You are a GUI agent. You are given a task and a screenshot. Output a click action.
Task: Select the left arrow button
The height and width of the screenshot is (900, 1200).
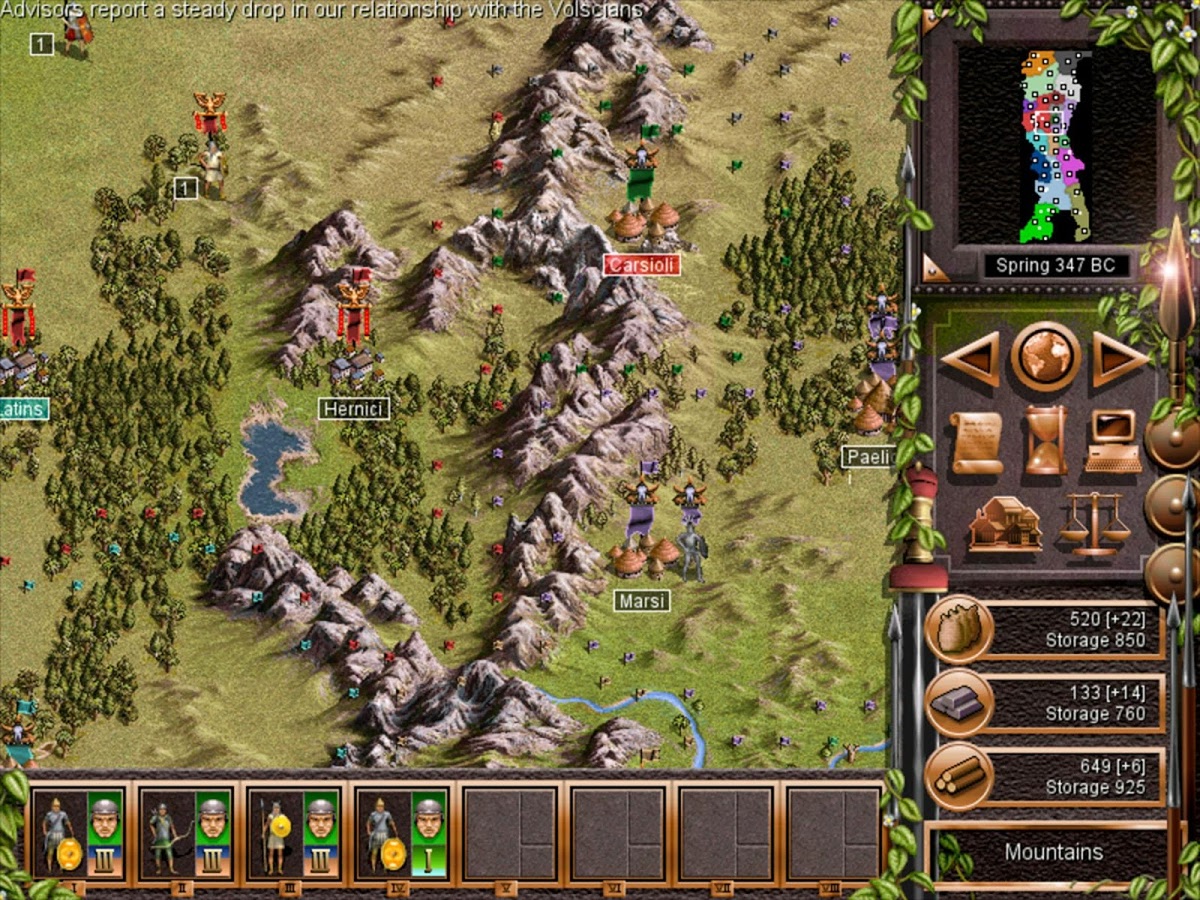(969, 357)
